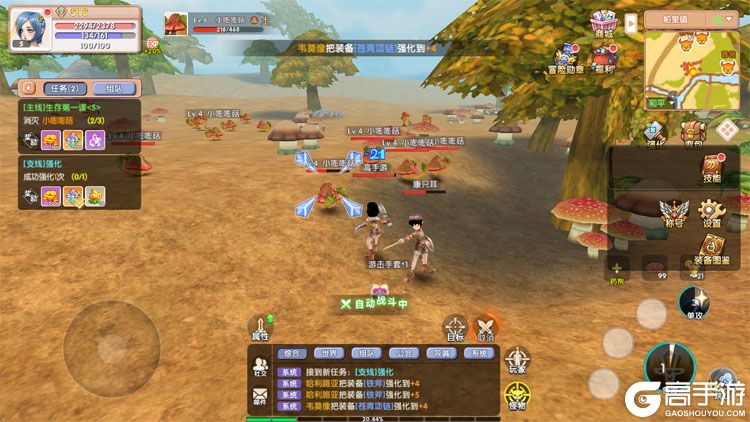Open the 福利 welfare bag icon
This screenshot has width=750, height=422.
tap(603, 58)
